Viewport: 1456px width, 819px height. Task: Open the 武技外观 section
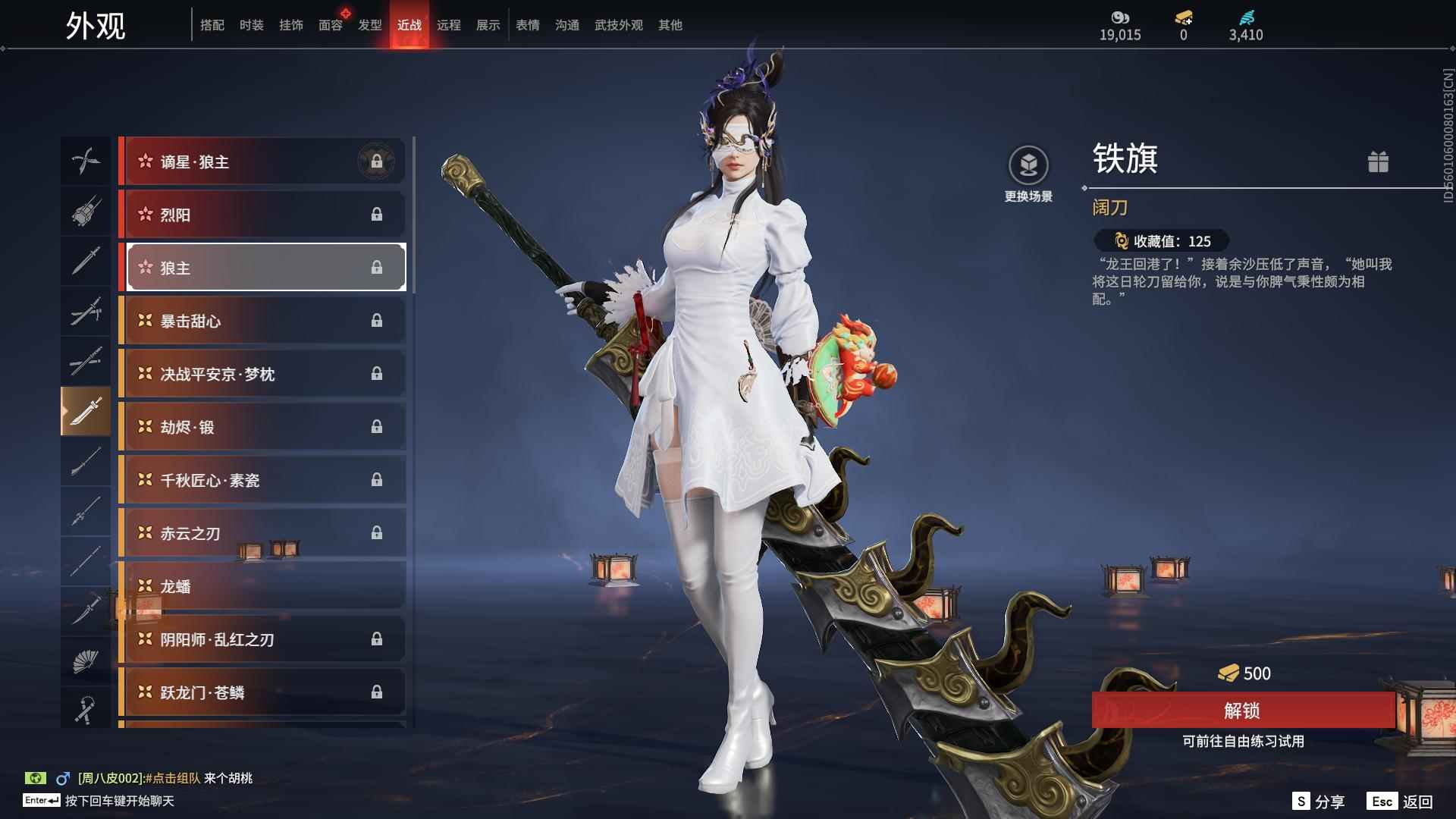[617, 25]
